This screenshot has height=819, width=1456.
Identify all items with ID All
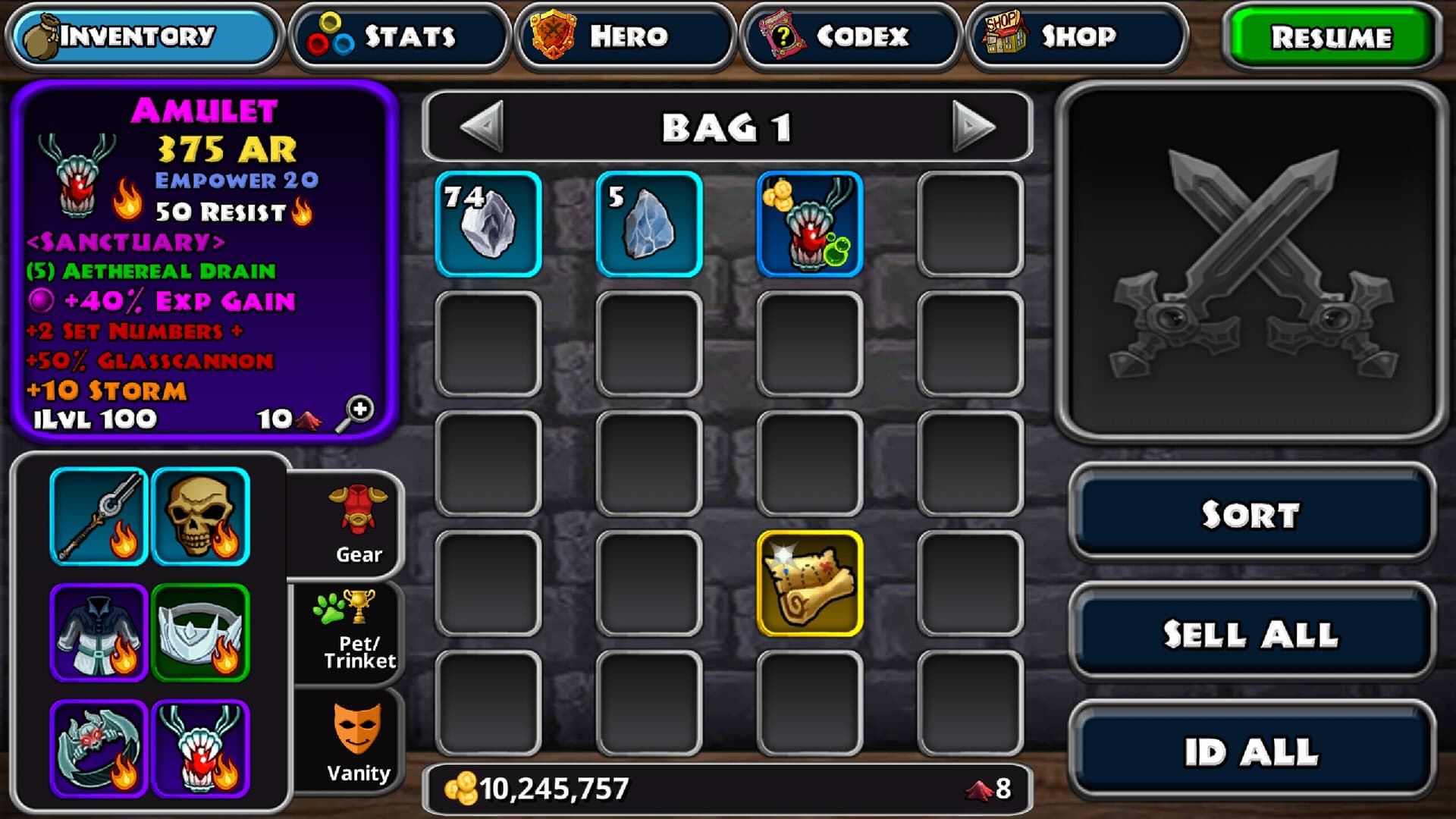pyautogui.click(x=1251, y=752)
